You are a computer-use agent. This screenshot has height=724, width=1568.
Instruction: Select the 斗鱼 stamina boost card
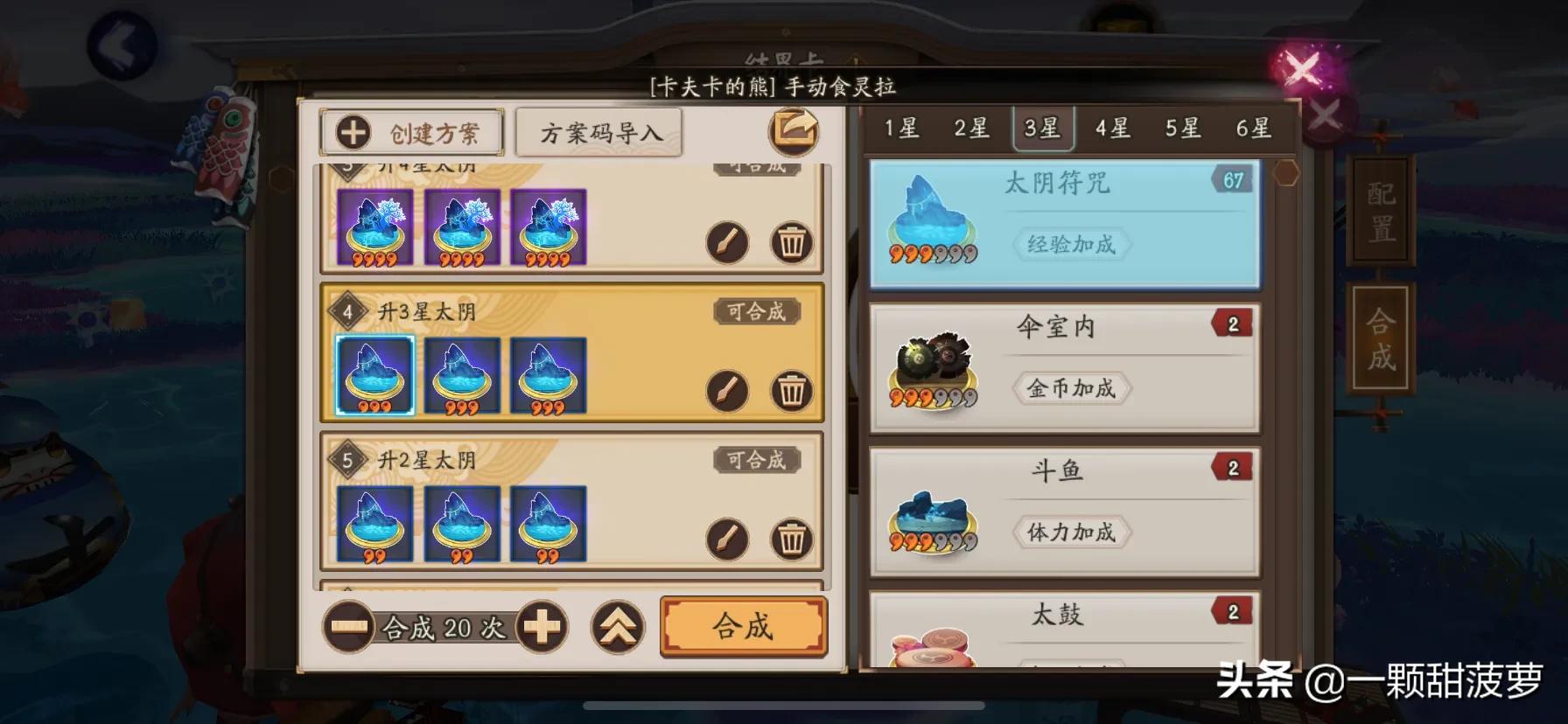tap(1064, 512)
